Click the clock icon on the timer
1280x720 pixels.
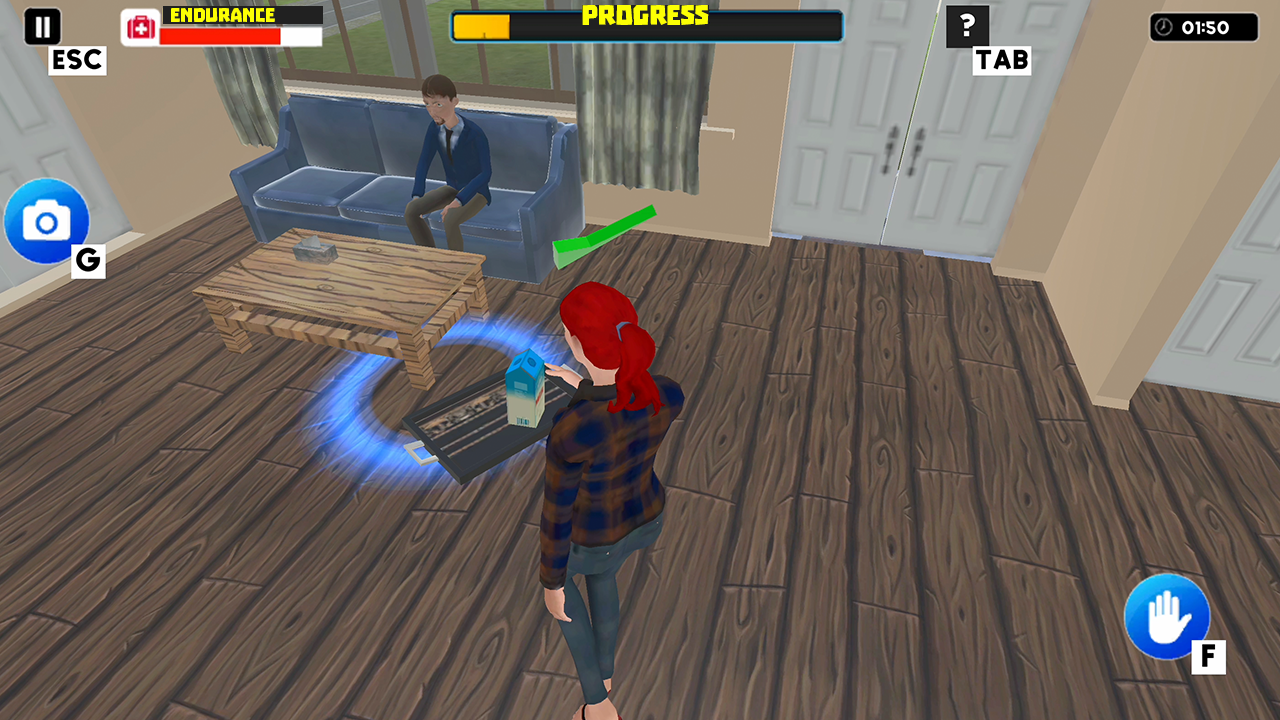(x=1164, y=27)
